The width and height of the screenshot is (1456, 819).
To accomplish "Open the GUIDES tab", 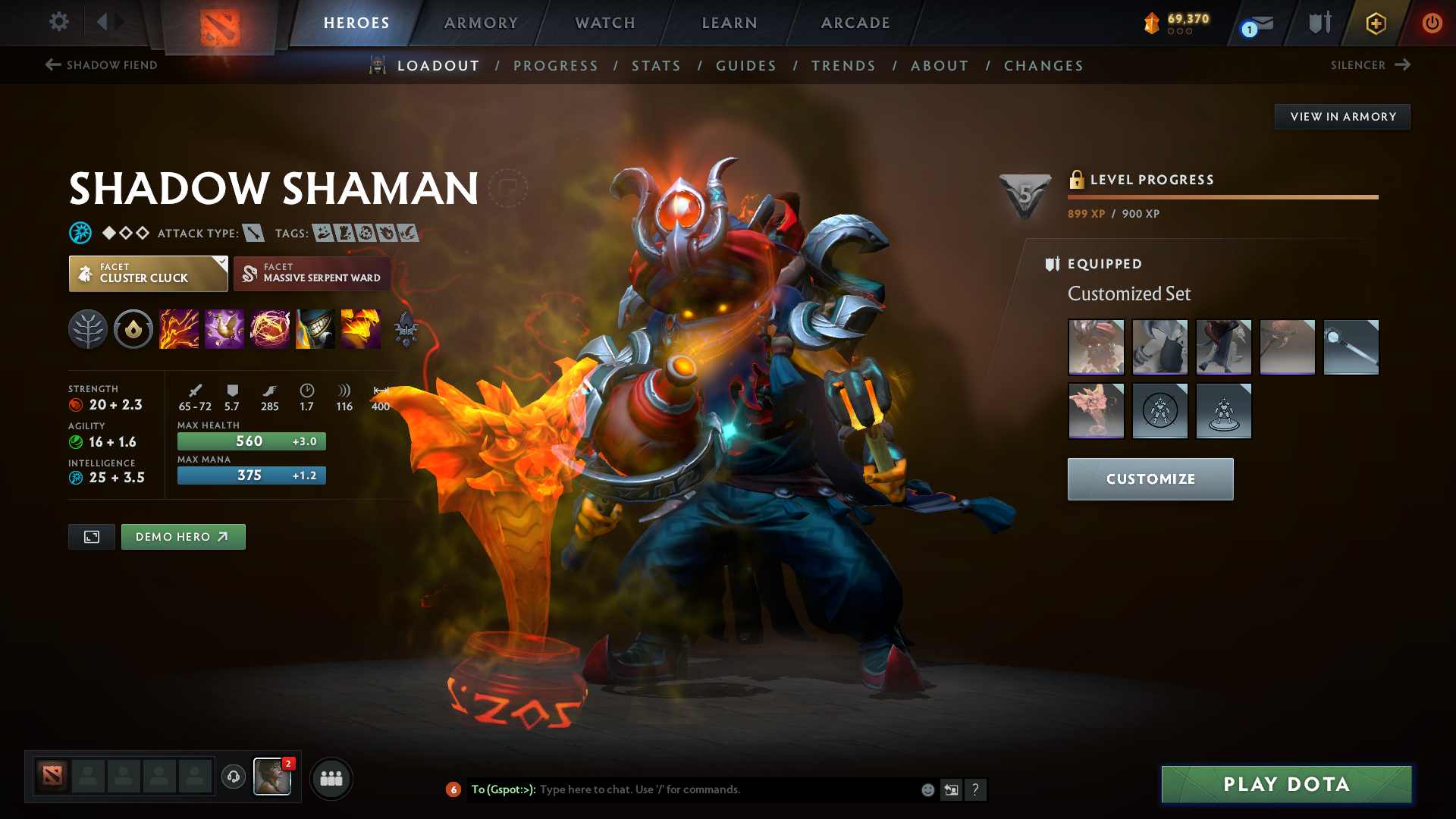I will click(x=746, y=65).
